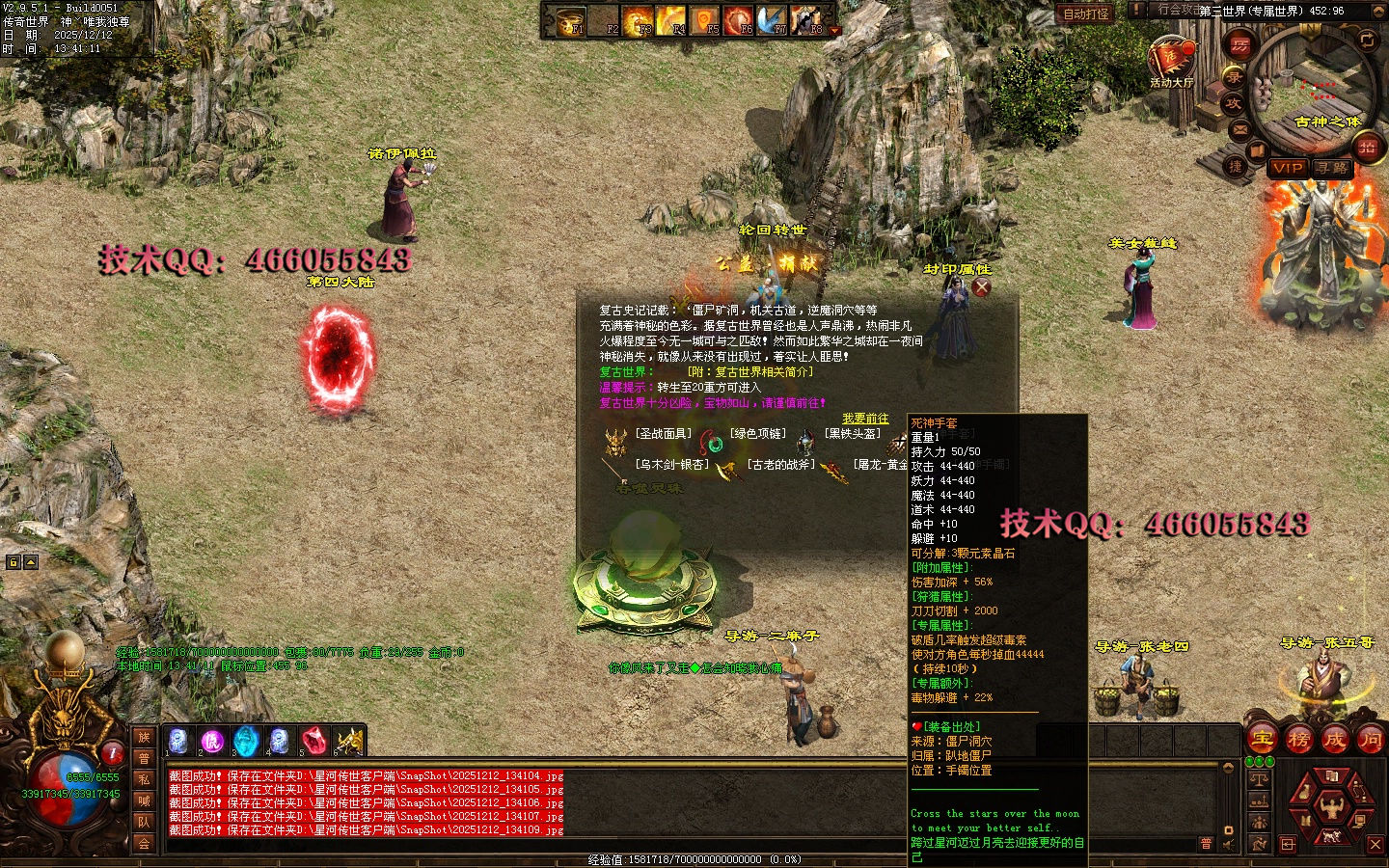Screen dimensions: 1389x868
Task: Click the 我要前往 link in the dialogue
Action: coord(865,419)
